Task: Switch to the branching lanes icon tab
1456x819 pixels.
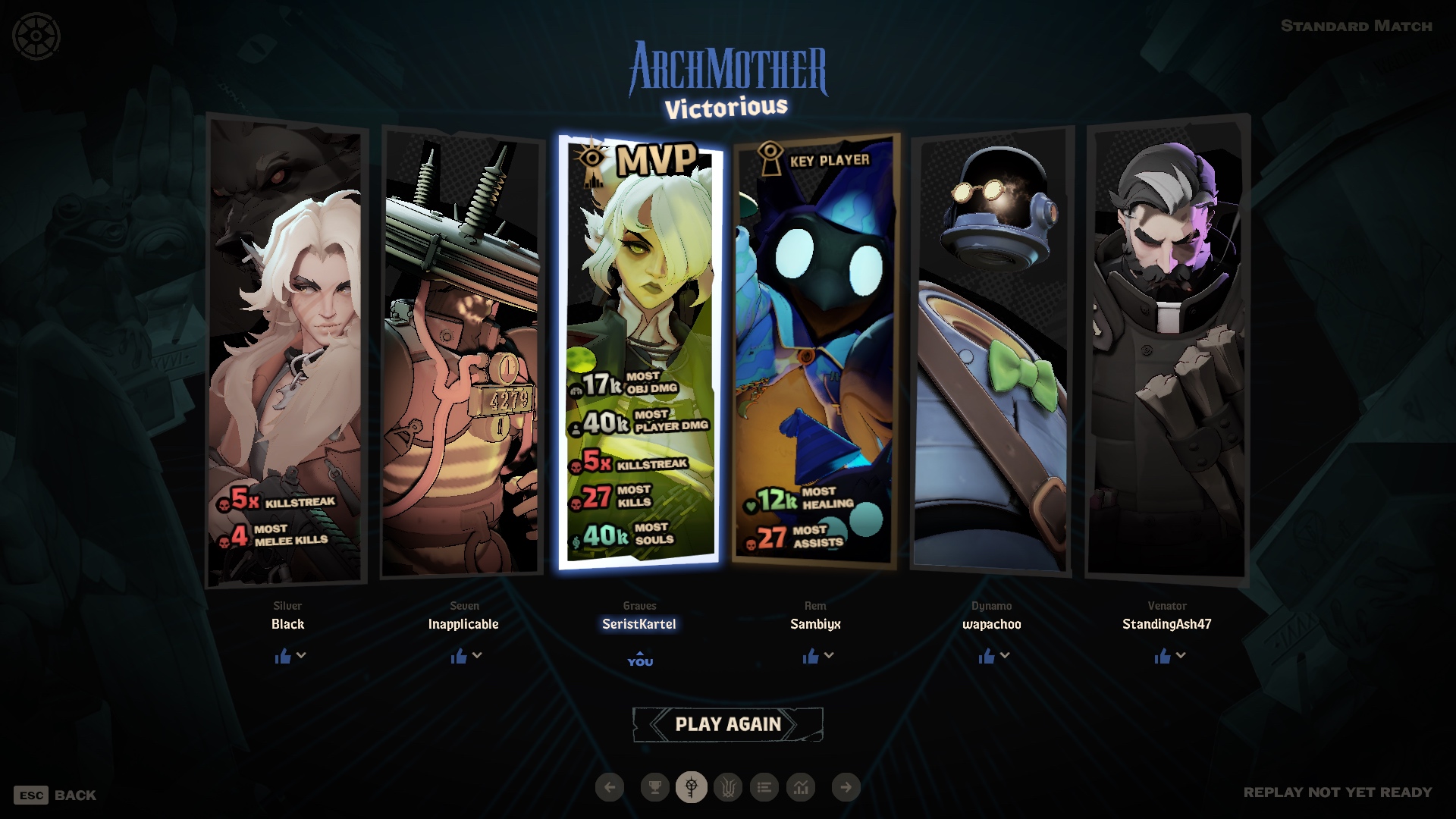Action: point(728,787)
